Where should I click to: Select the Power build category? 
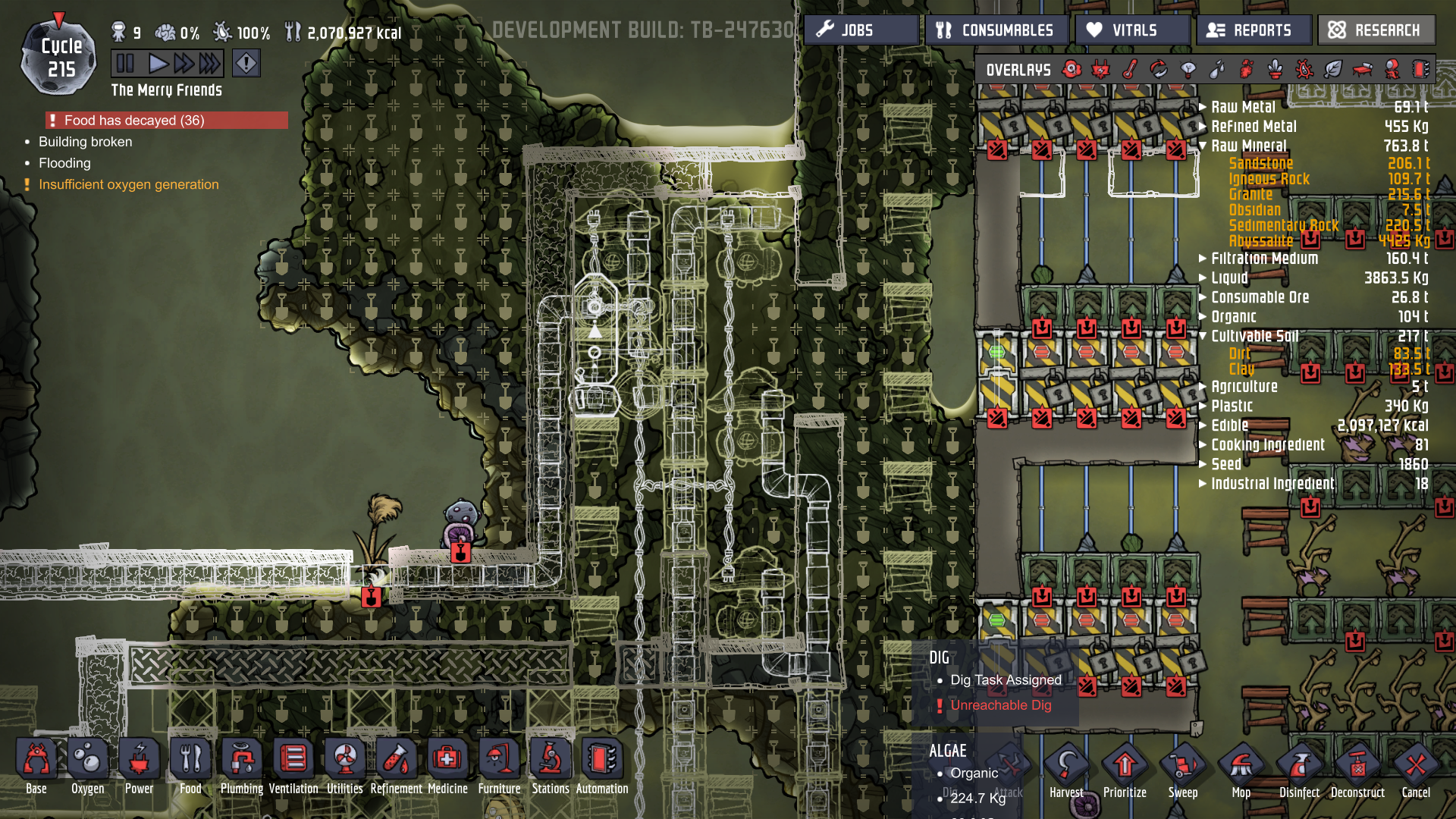click(140, 766)
